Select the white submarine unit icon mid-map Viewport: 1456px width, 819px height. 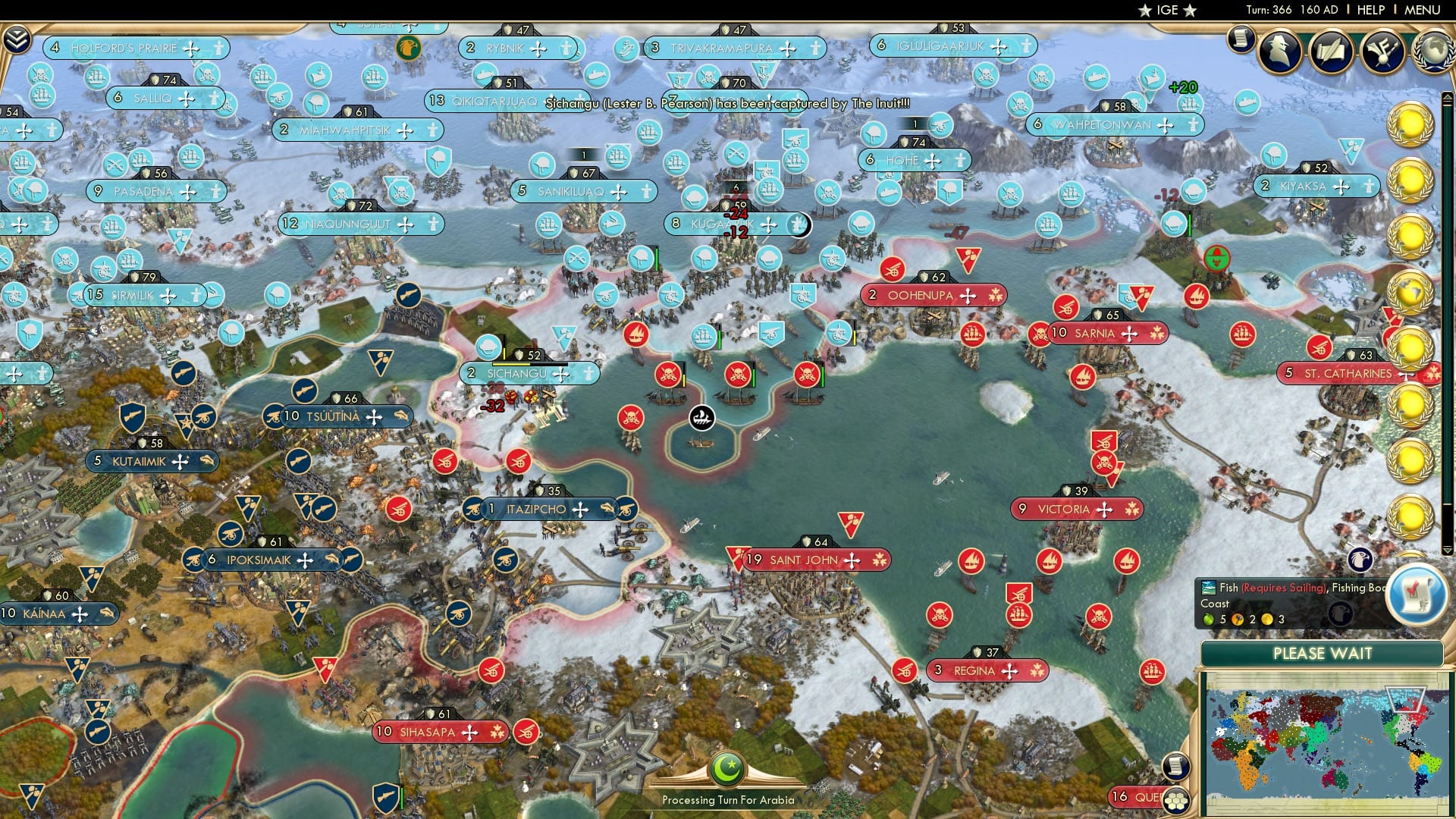point(701,416)
